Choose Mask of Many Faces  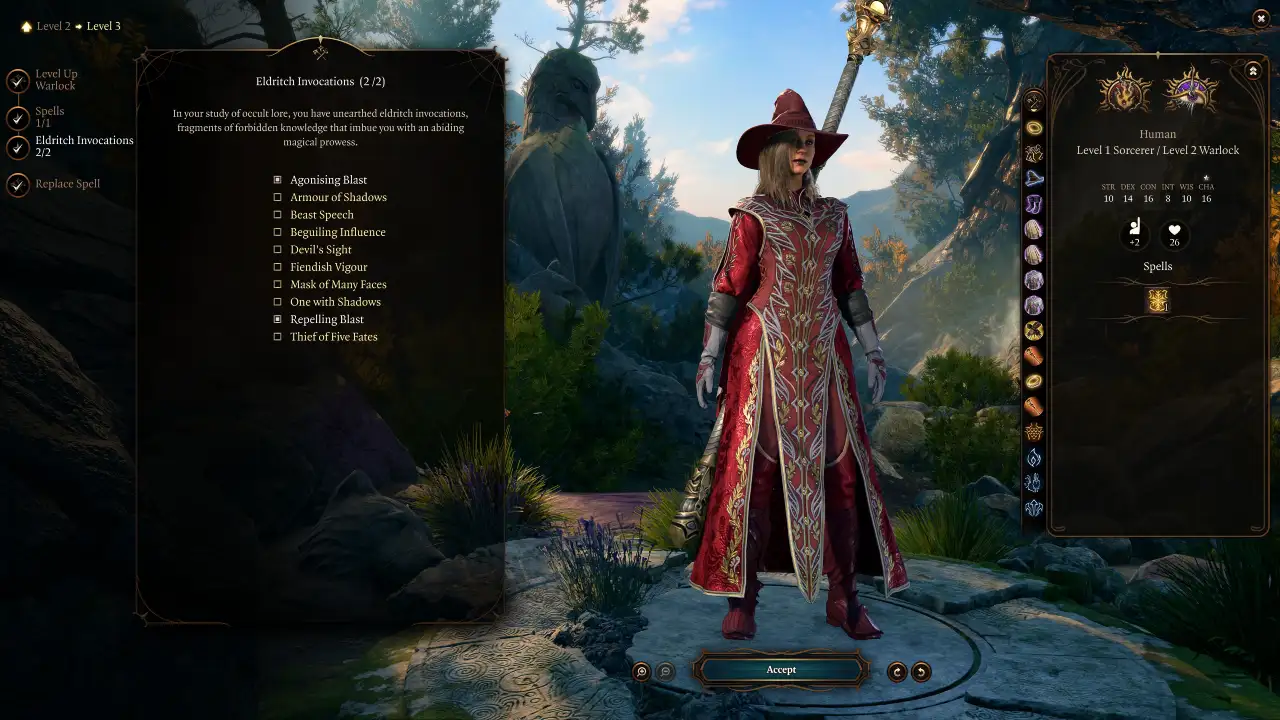(x=278, y=285)
